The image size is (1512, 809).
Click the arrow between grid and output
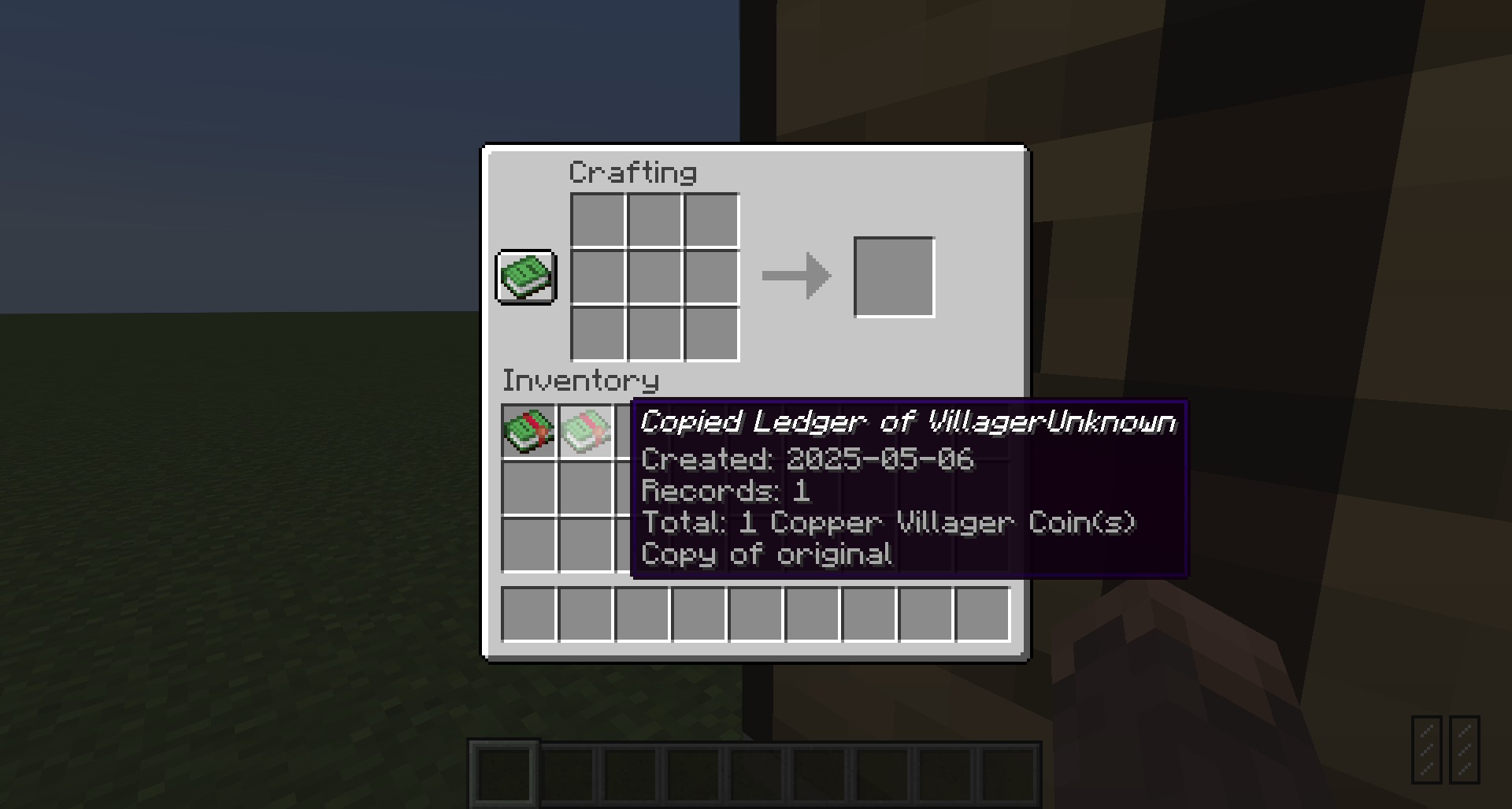coord(795,276)
